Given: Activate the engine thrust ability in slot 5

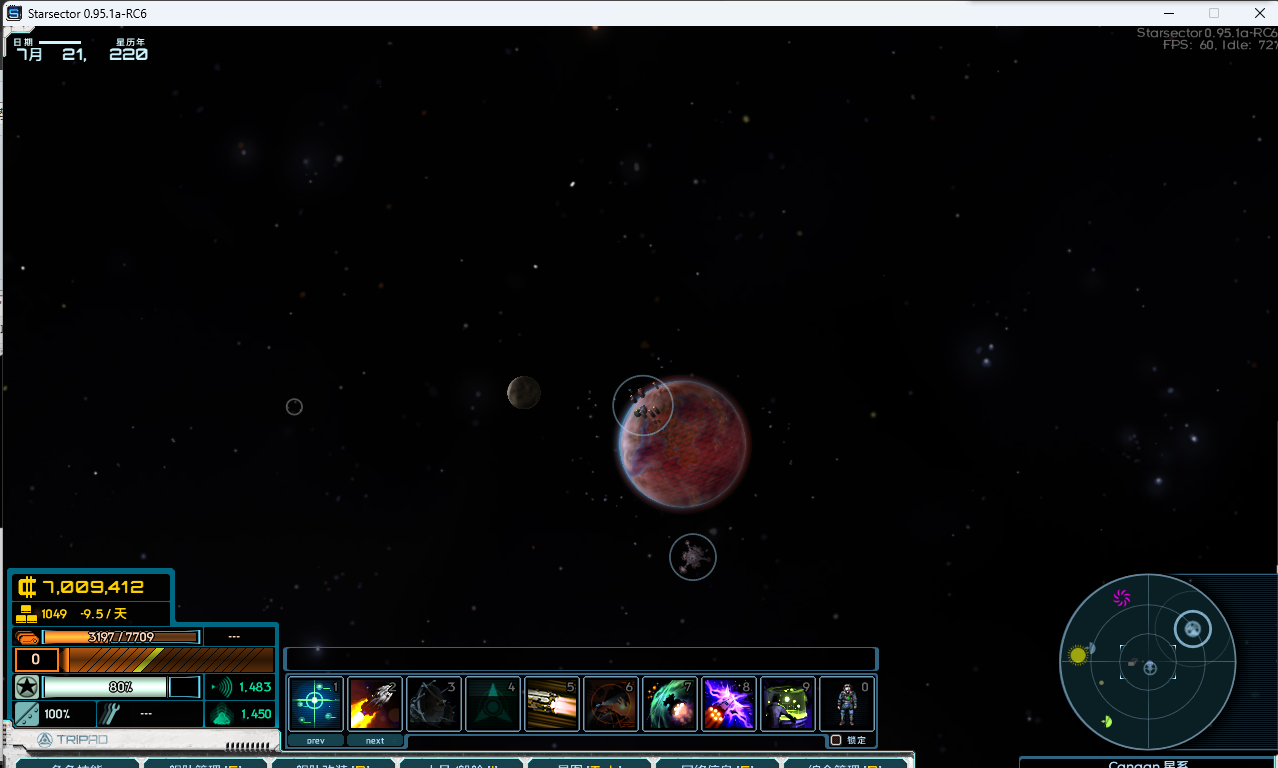Looking at the screenshot, I should (552, 704).
